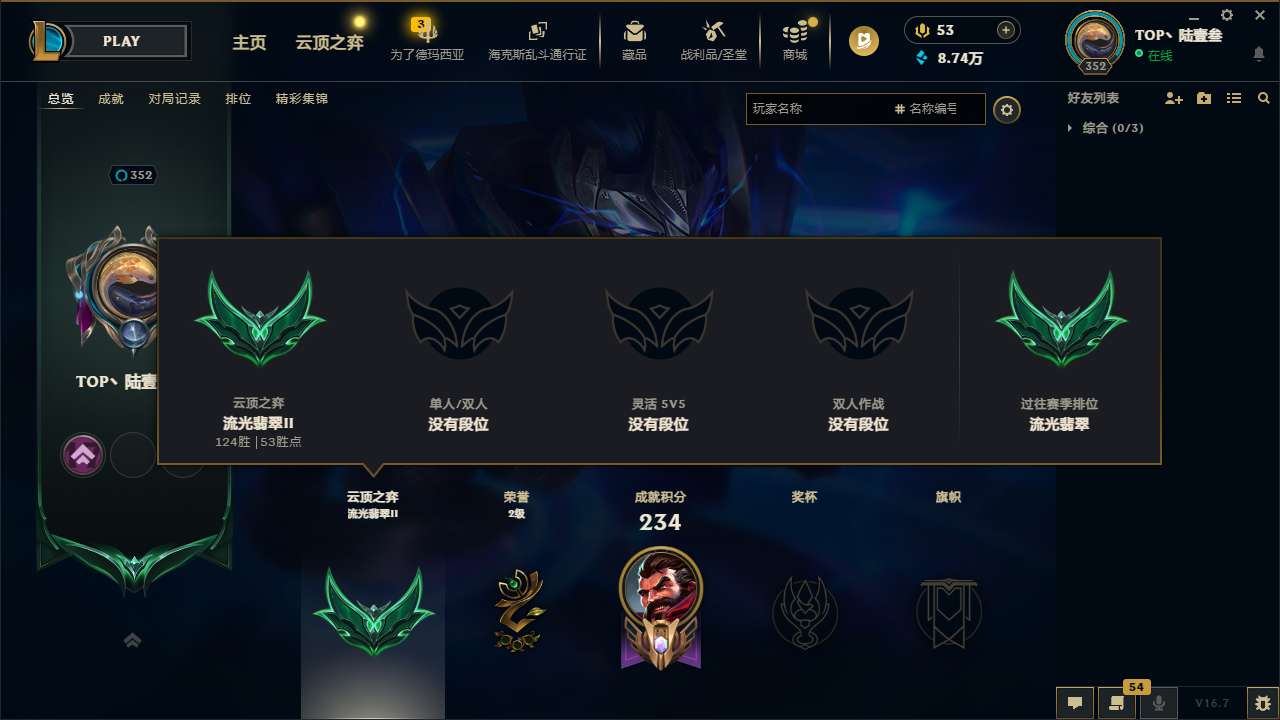Create a new friend group with folder icon
Screen dimensions: 1280x720
point(1203,98)
